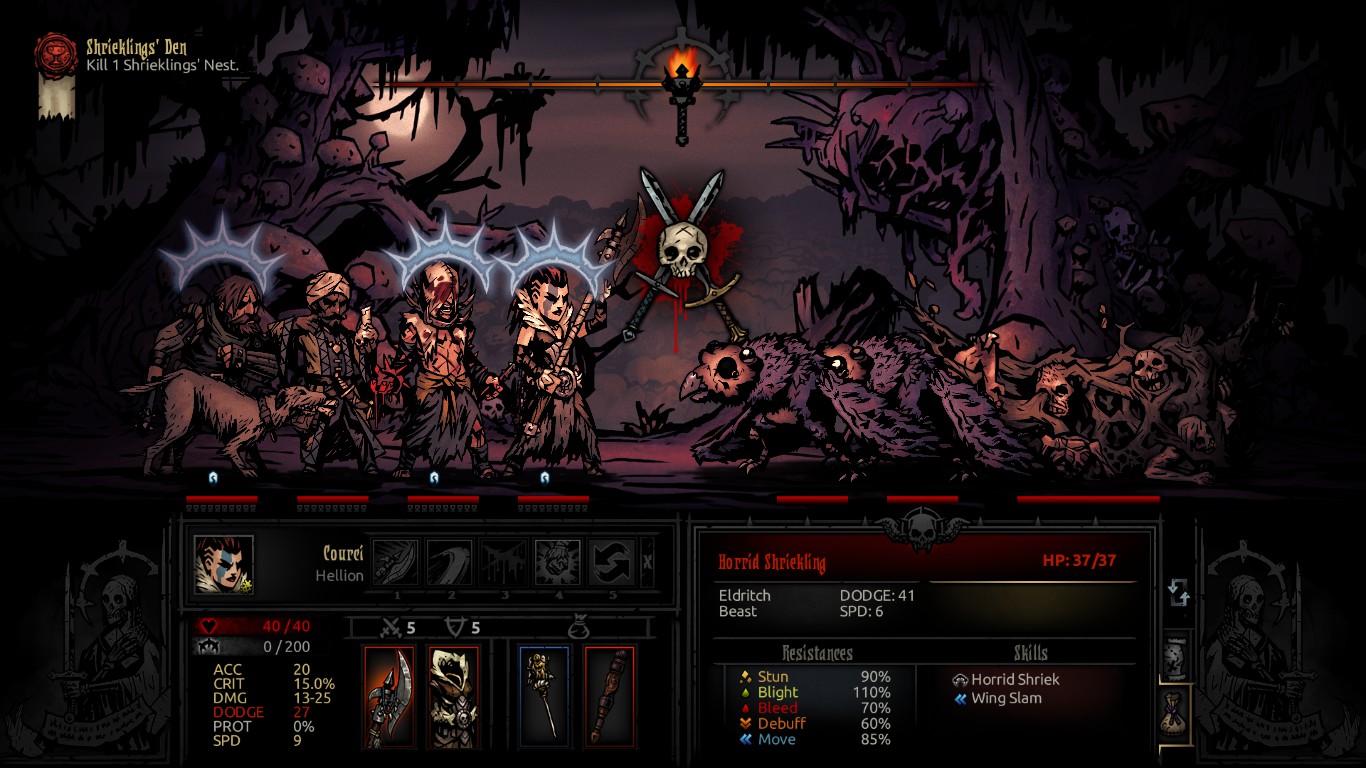Click the small loot bag icon above the trinkets
Image resolution: width=1366 pixels, height=768 pixels.
(576, 628)
